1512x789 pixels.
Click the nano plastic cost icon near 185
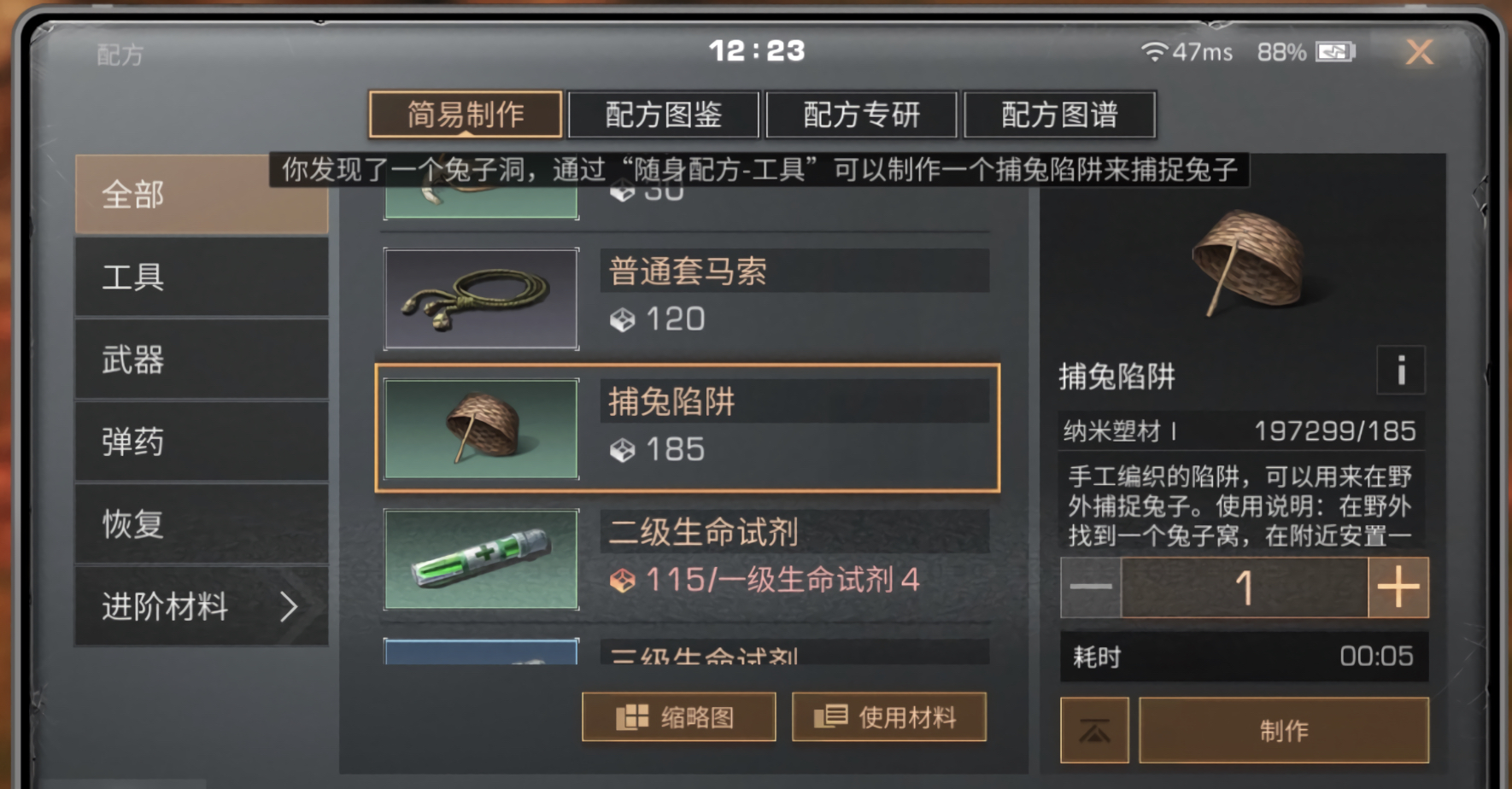tap(622, 450)
